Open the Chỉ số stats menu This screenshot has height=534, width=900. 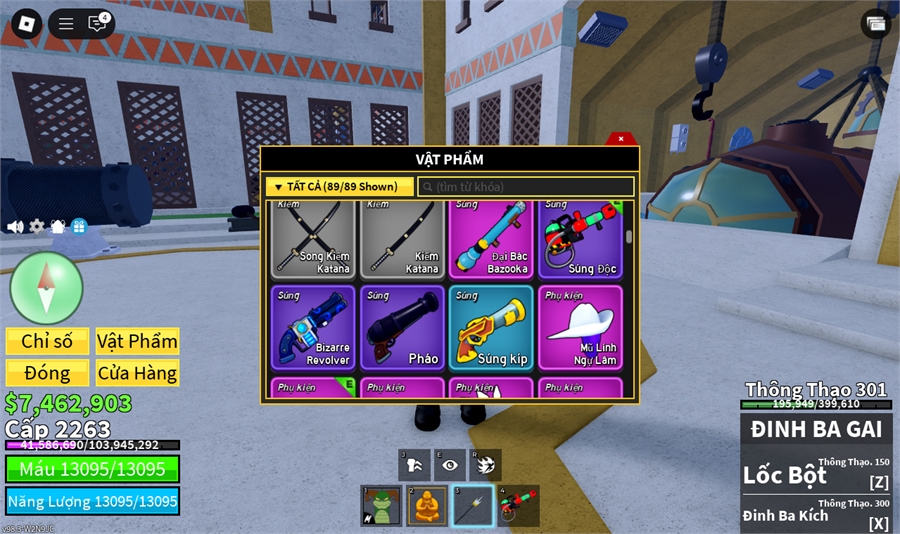coord(47,341)
